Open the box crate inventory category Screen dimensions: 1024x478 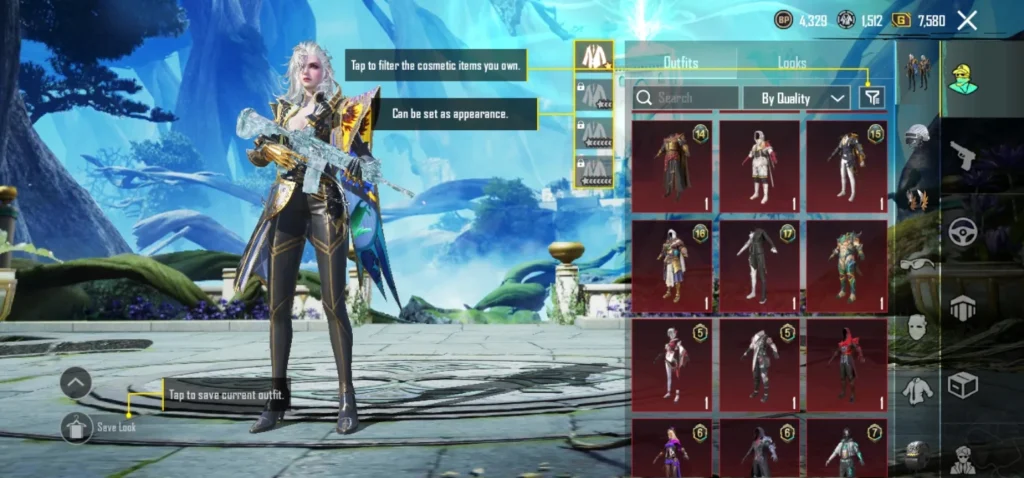(x=964, y=385)
